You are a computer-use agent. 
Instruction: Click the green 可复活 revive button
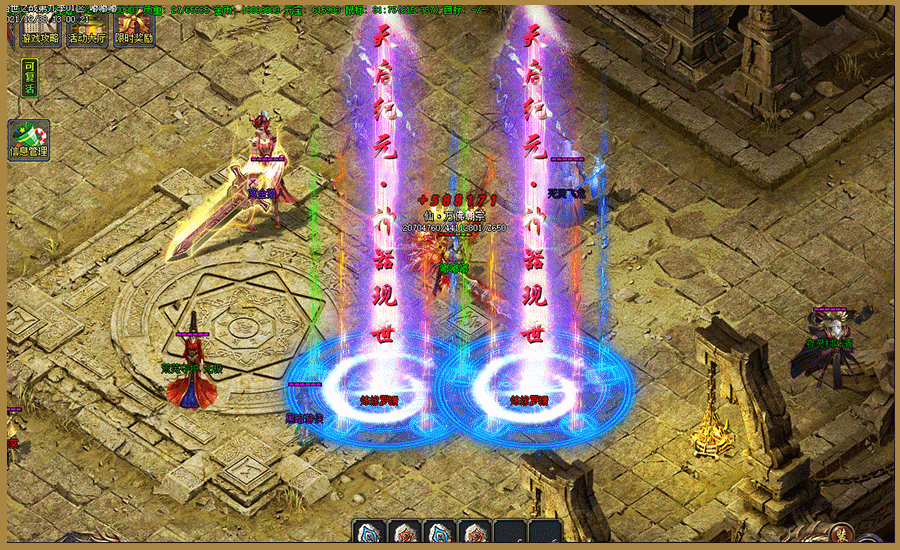(x=29, y=78)
